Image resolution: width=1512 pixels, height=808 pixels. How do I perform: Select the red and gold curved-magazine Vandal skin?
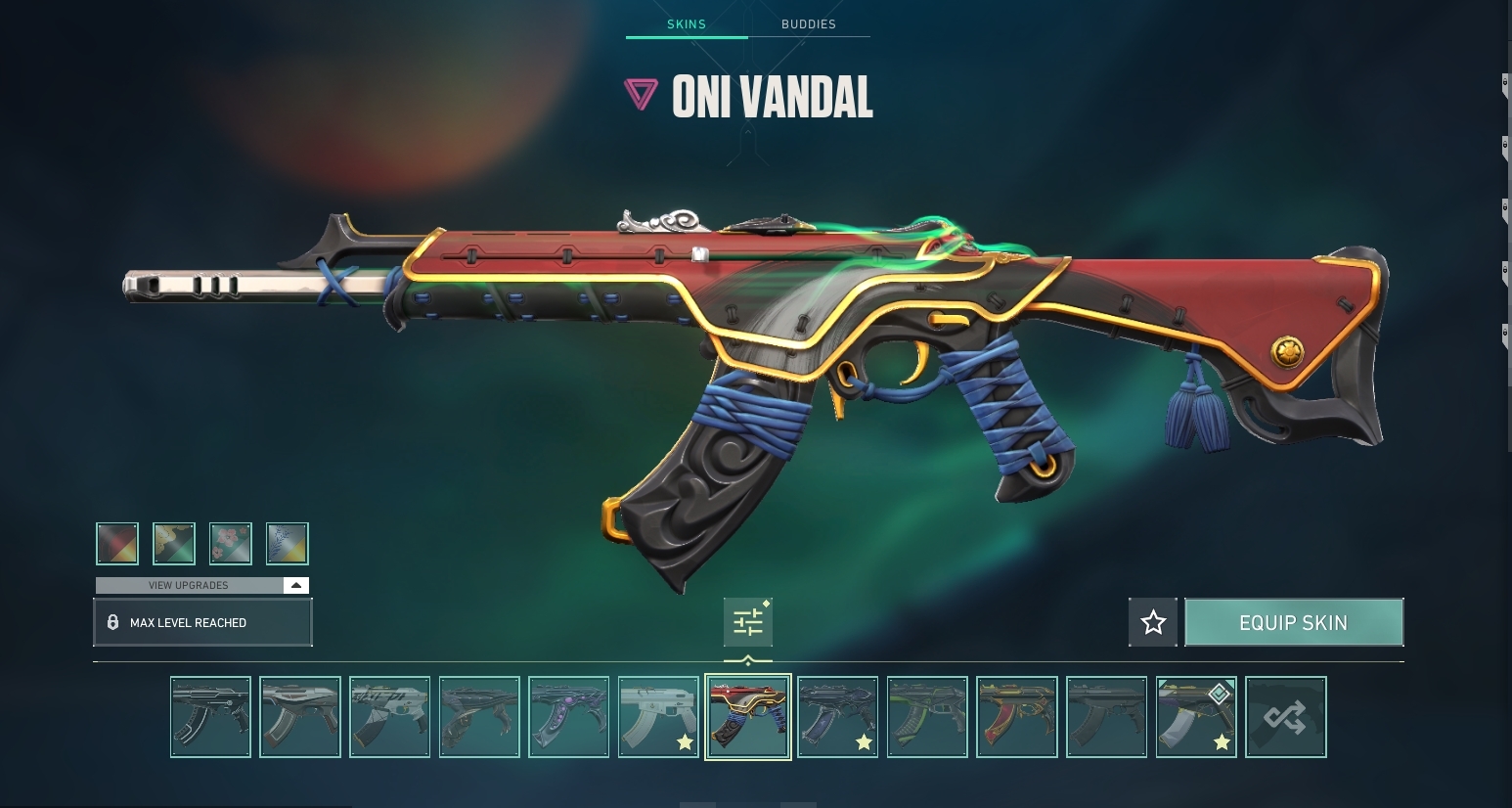1017,717
